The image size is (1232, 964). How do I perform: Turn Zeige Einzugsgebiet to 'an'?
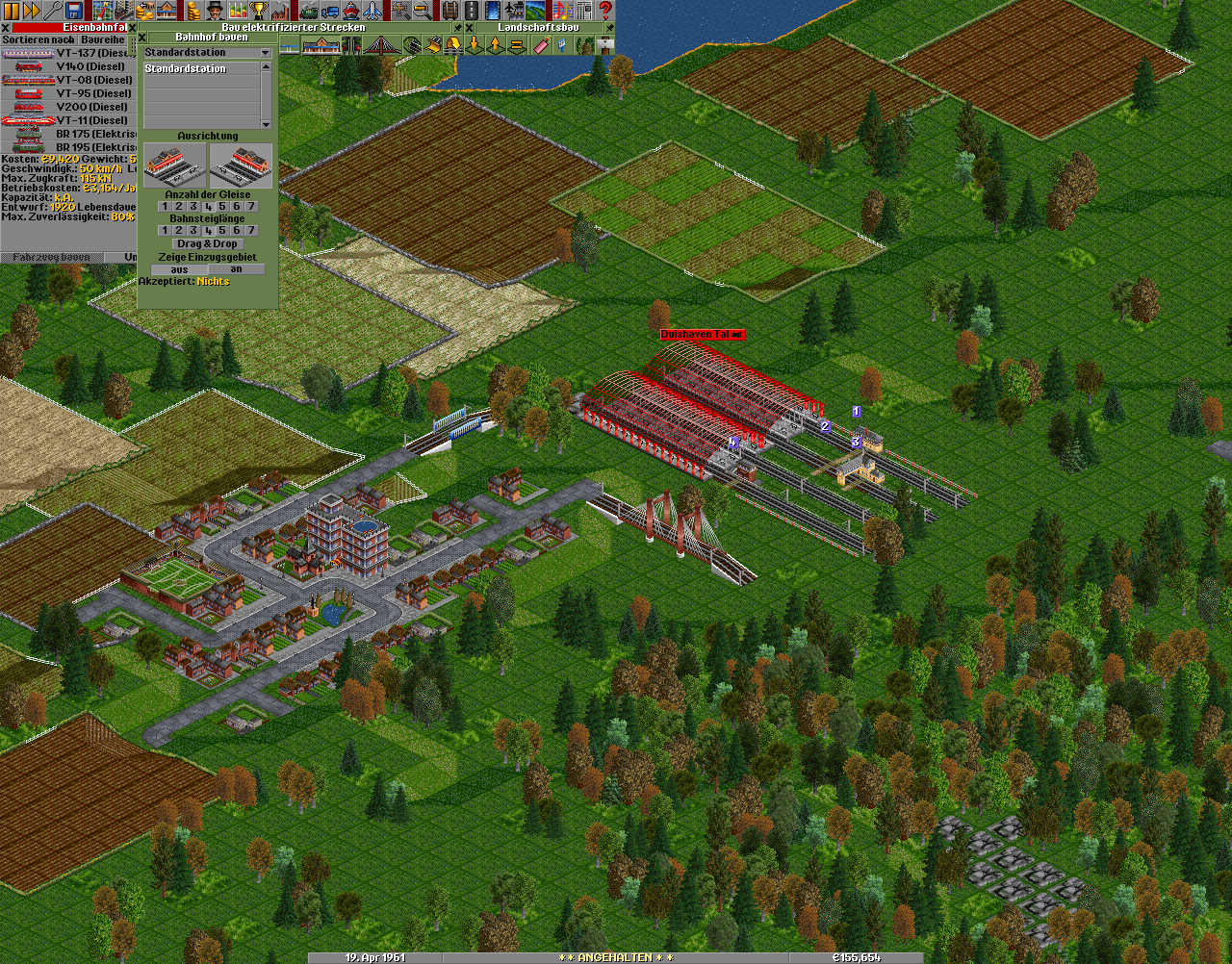[x=236, y=269]
